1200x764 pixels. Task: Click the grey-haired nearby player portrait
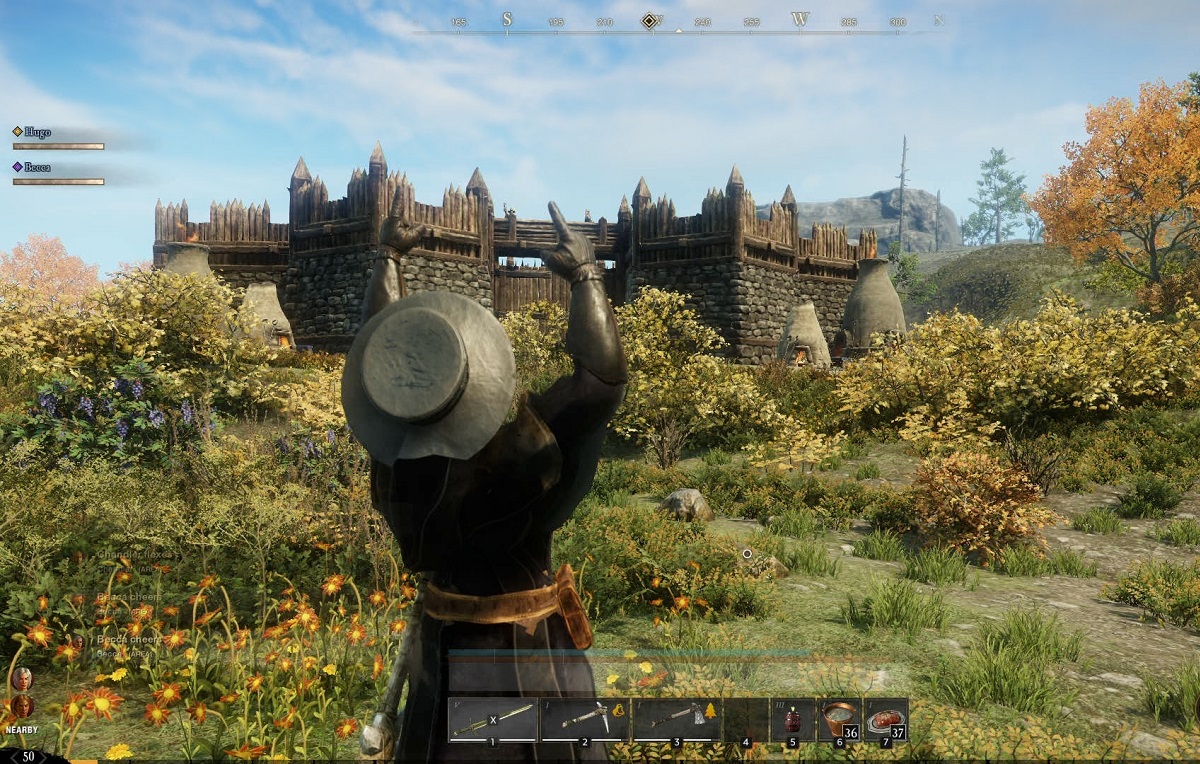(x=21, y=679)
